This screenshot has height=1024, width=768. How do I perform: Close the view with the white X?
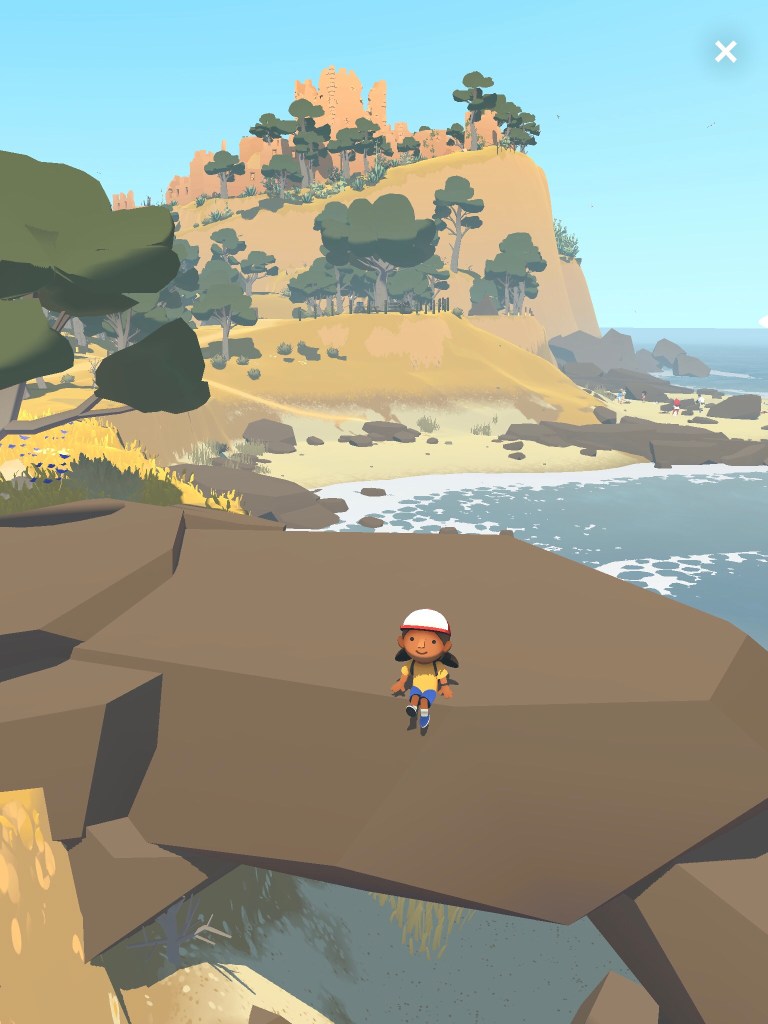[x=725, y=52]
